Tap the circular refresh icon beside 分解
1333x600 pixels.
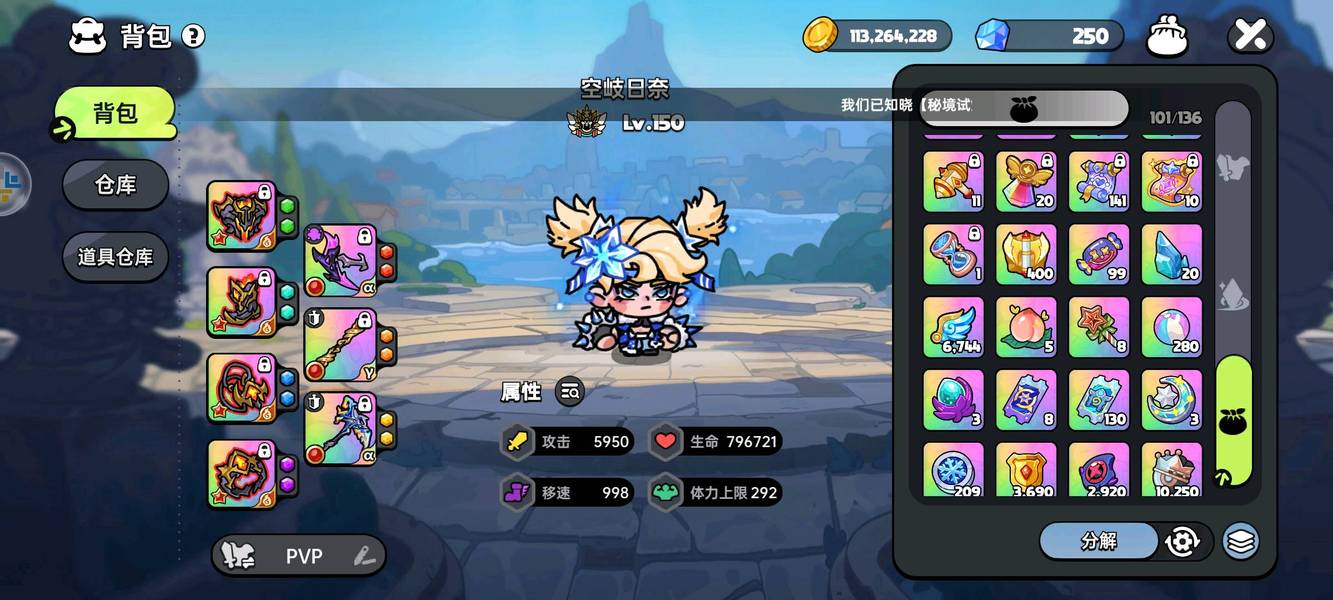(x=1182, y=541)
